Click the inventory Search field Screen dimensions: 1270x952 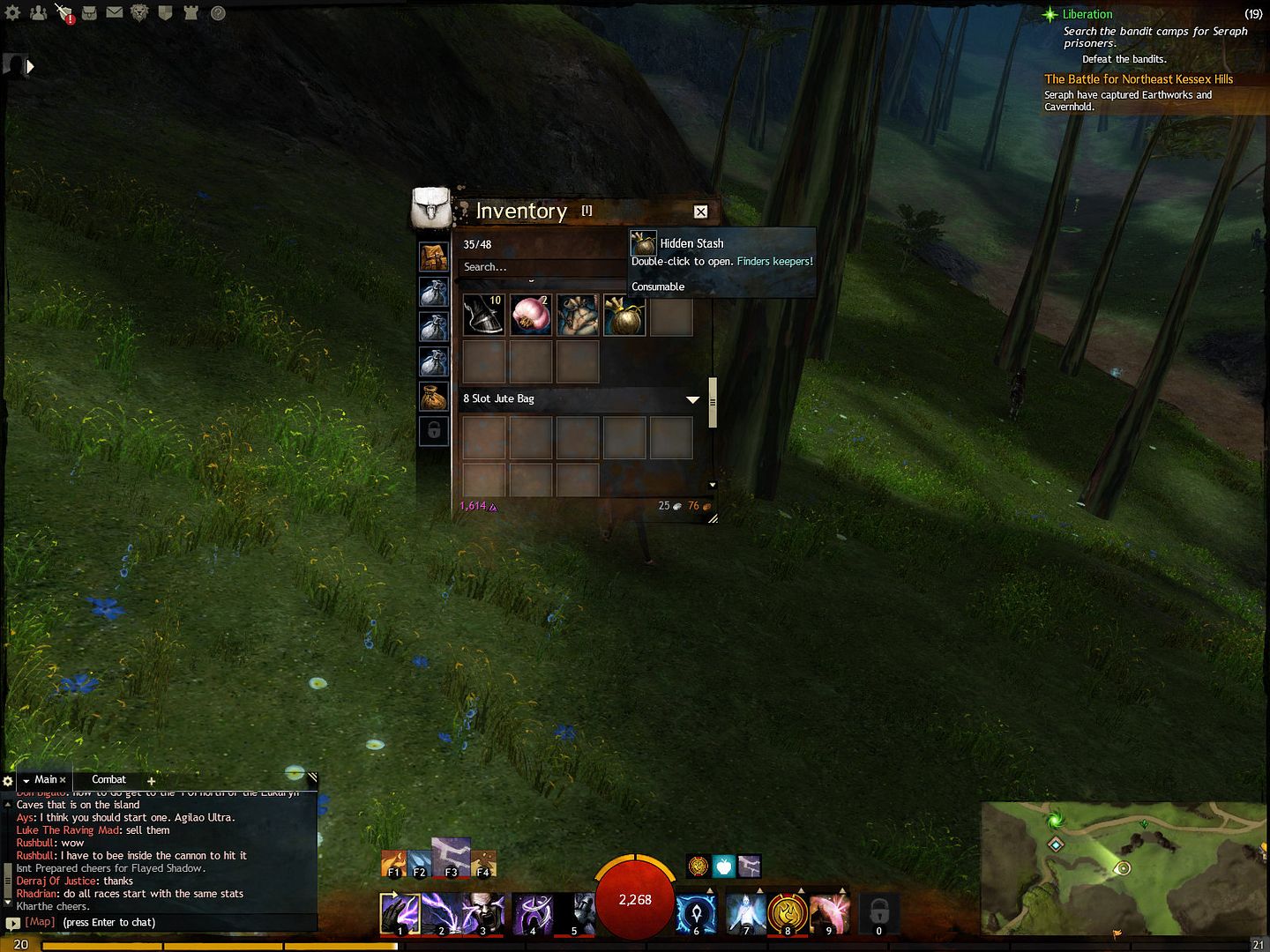pos(540,267)
